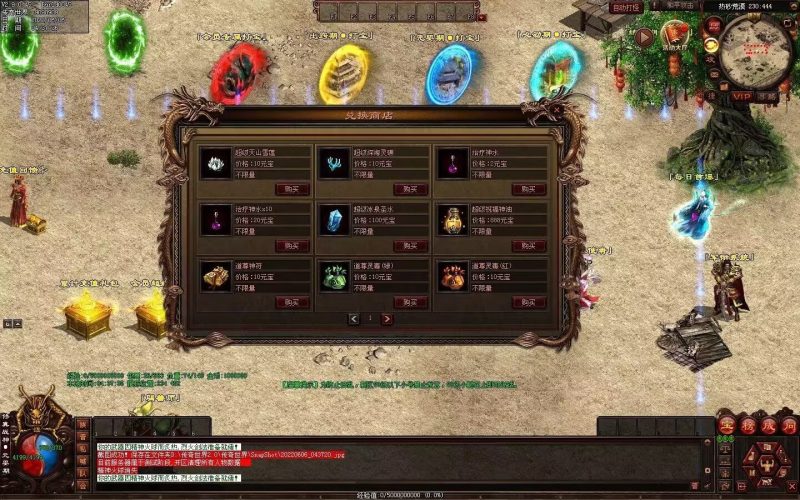Go to the next shop page
The image size is (800, 500).
(387, 319)
